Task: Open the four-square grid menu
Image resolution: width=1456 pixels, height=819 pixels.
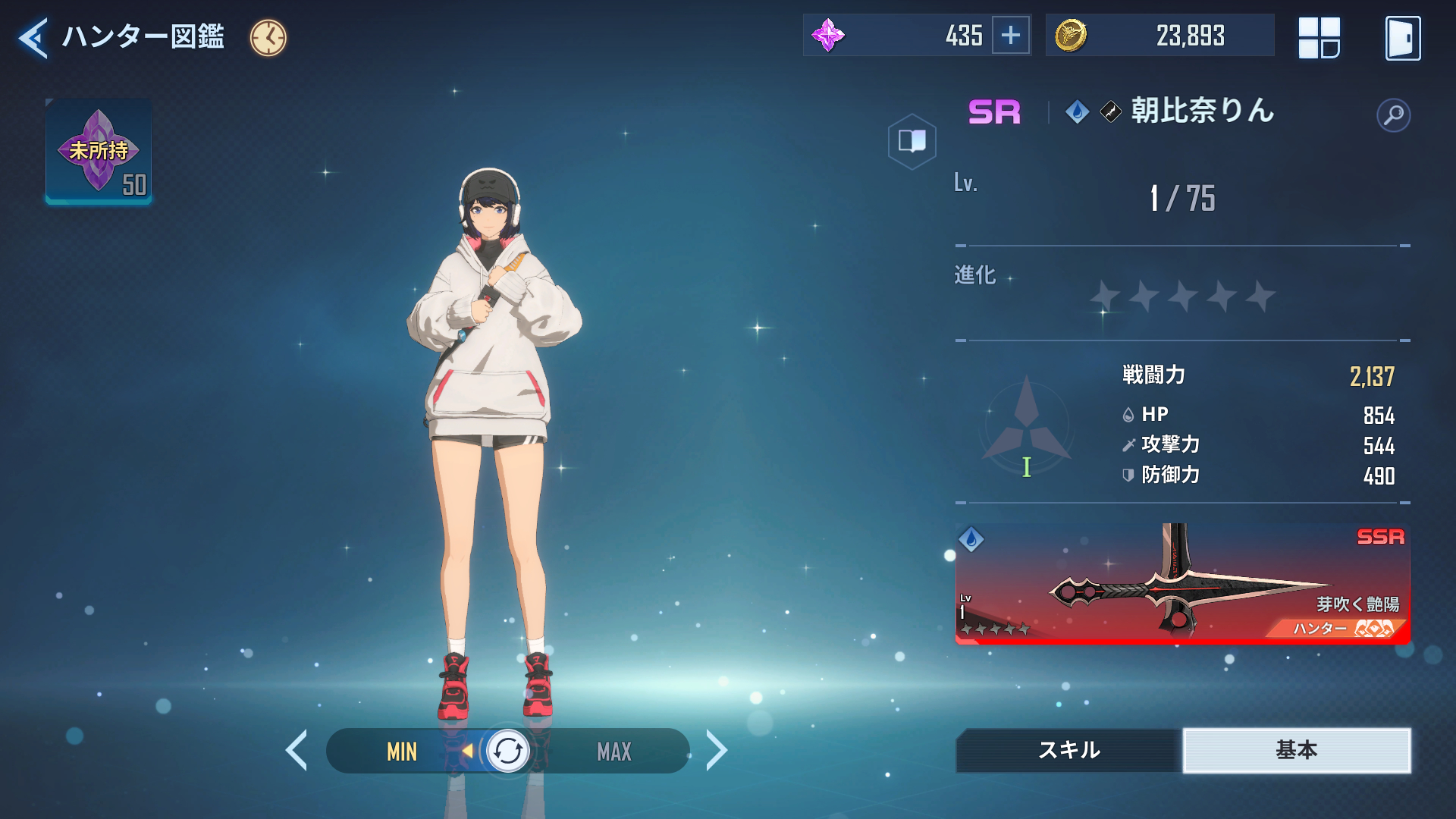Action: pos(1319,38)
